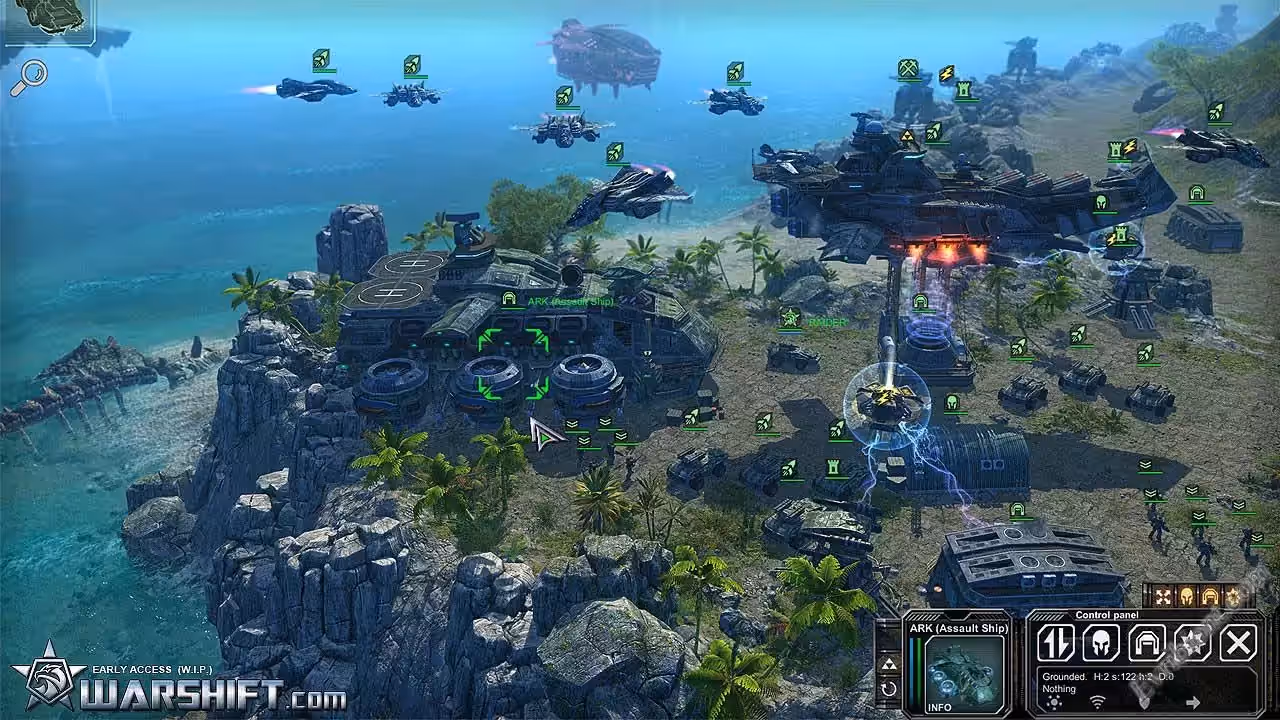Select the helmet button in Control panel
Image resolution: width=1280 pixels, height=720 pixels.
[x=1101, y=643]
